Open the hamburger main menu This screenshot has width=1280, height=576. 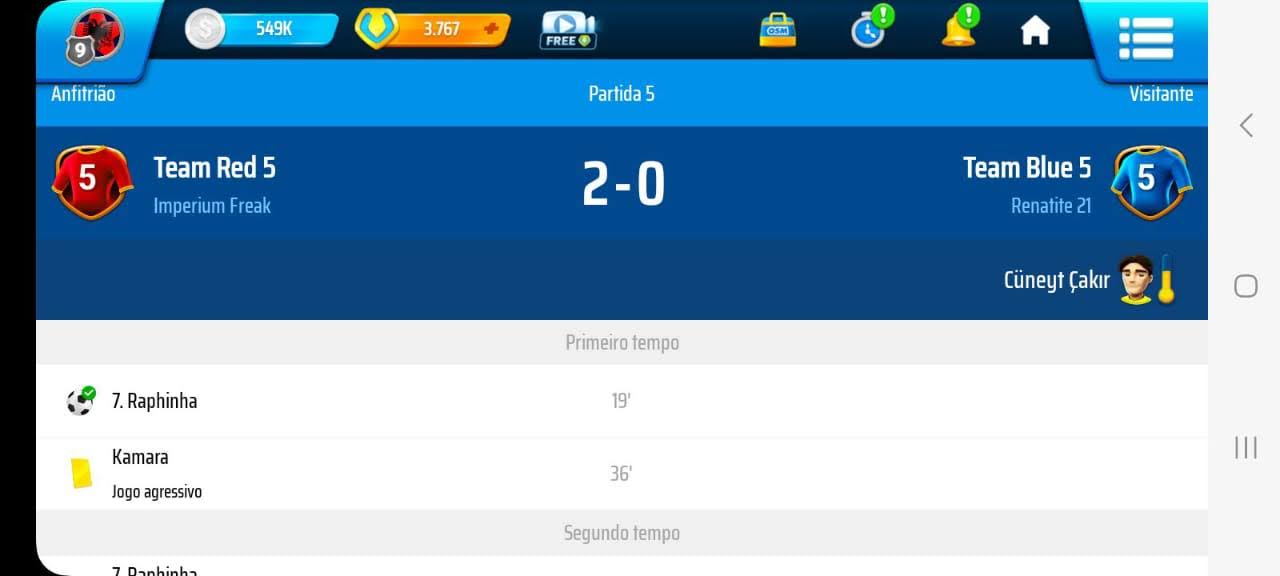pyautogui.click(x=1145, y=38)
